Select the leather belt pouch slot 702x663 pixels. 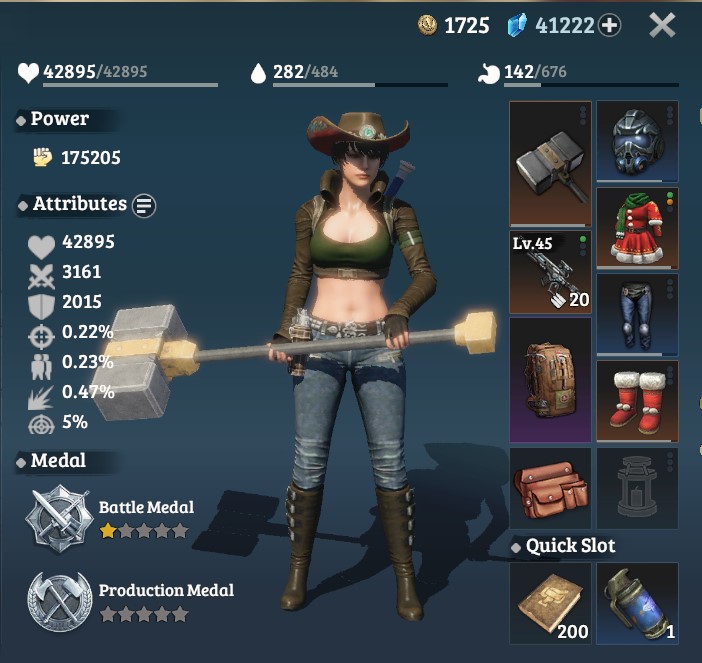550,488
